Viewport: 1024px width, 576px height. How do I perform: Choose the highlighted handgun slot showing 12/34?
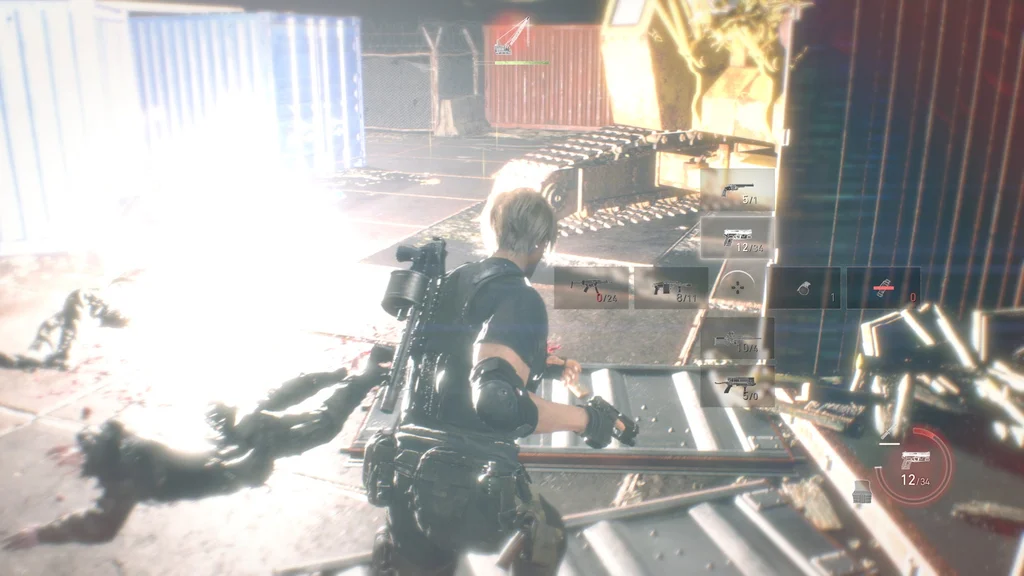pos(738,237)
